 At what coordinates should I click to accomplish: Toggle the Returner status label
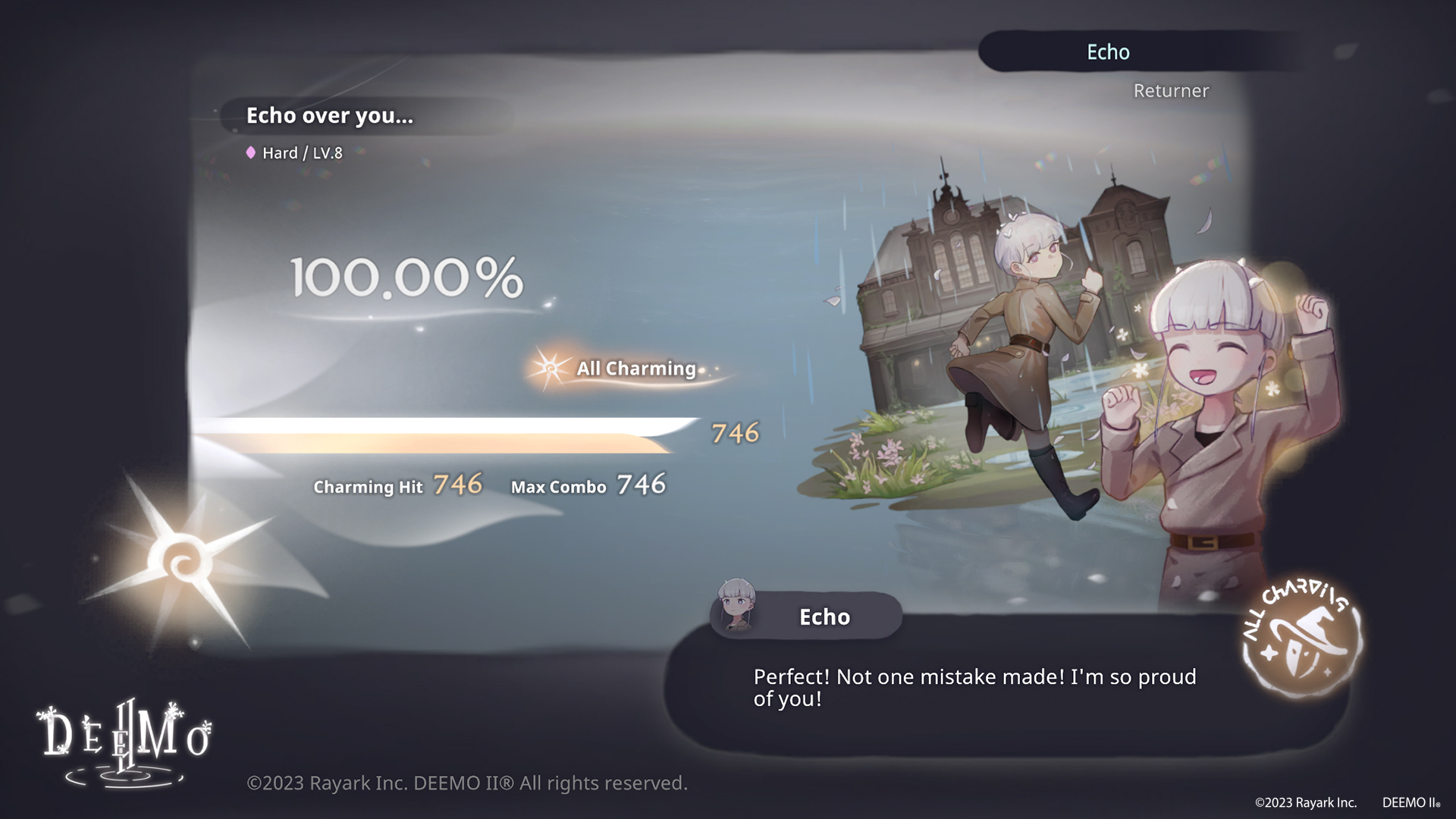(1171, 90)
